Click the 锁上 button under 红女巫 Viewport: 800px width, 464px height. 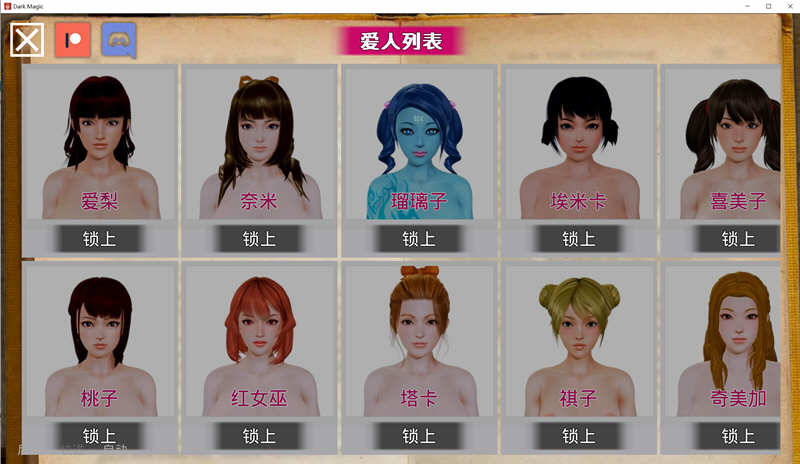coord(259,436)
